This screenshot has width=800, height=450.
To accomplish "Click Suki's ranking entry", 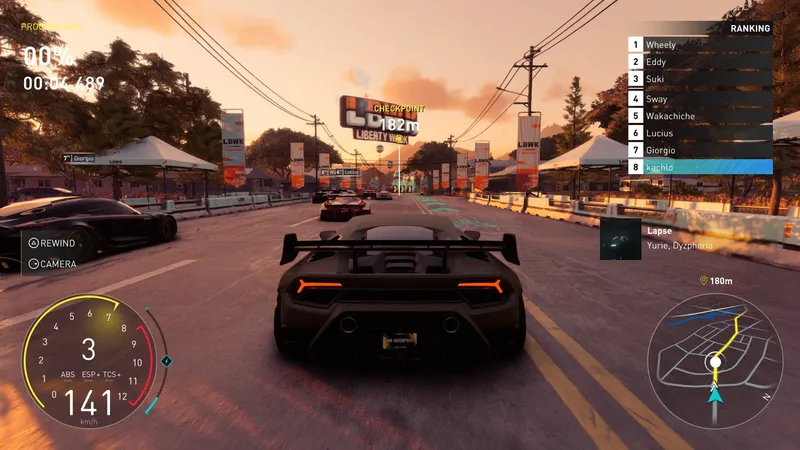I will [699, 80].
